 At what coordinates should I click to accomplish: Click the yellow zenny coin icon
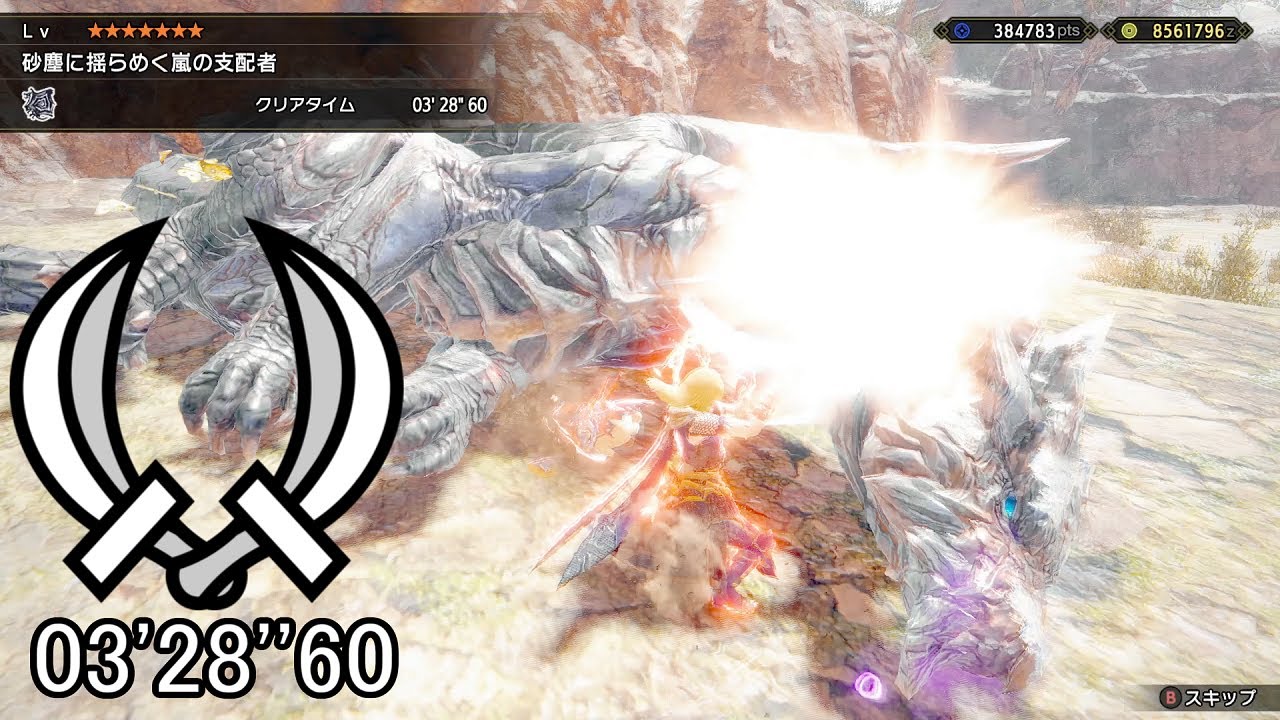tap(1129, 29)
